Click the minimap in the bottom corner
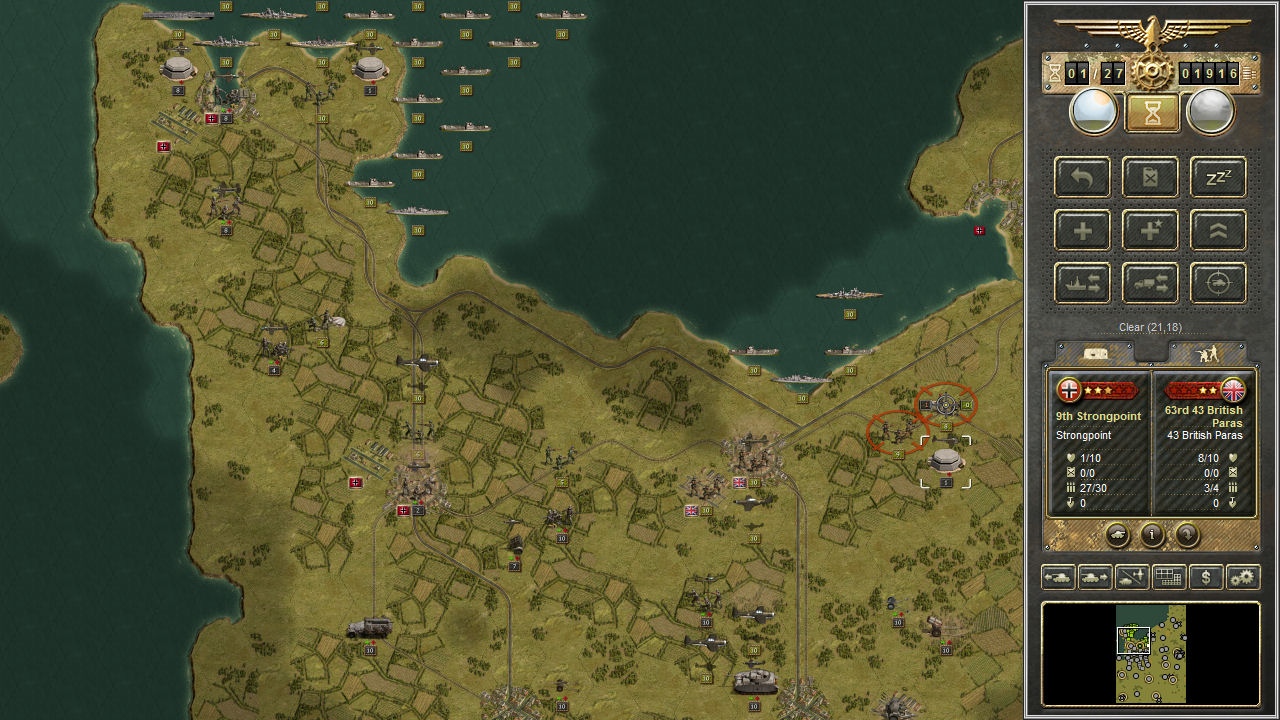Screen dimensions: 1280x720 (x=1151, y=655)
